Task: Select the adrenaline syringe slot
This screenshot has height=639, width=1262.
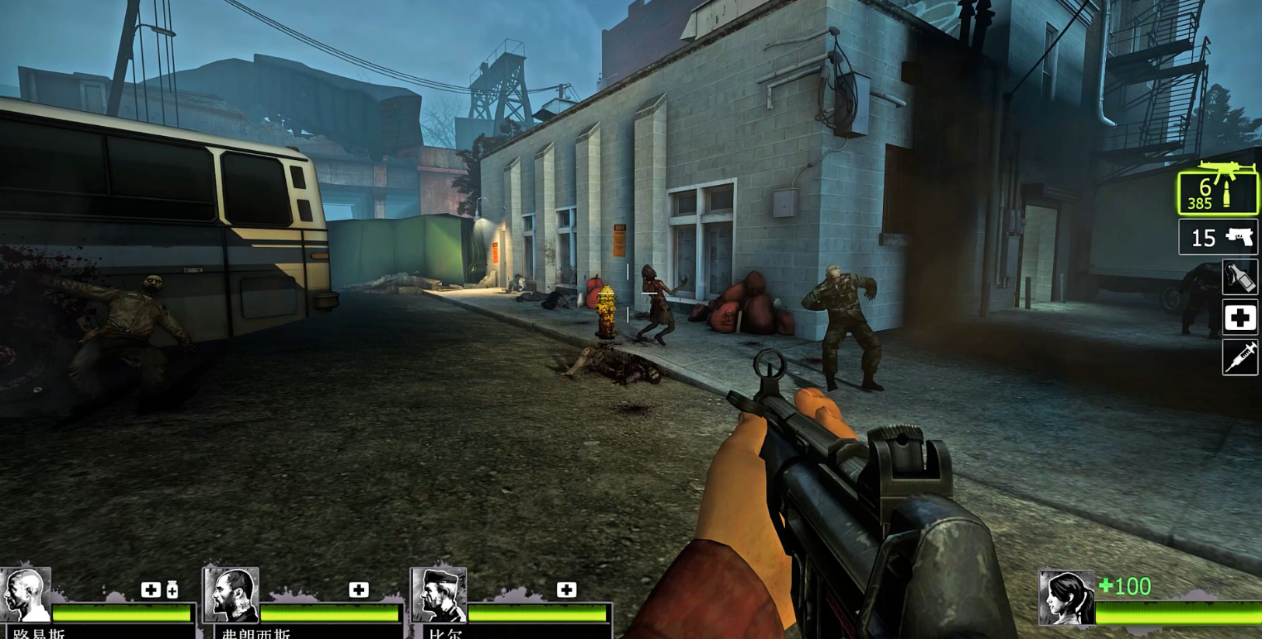Action: 1240,357
